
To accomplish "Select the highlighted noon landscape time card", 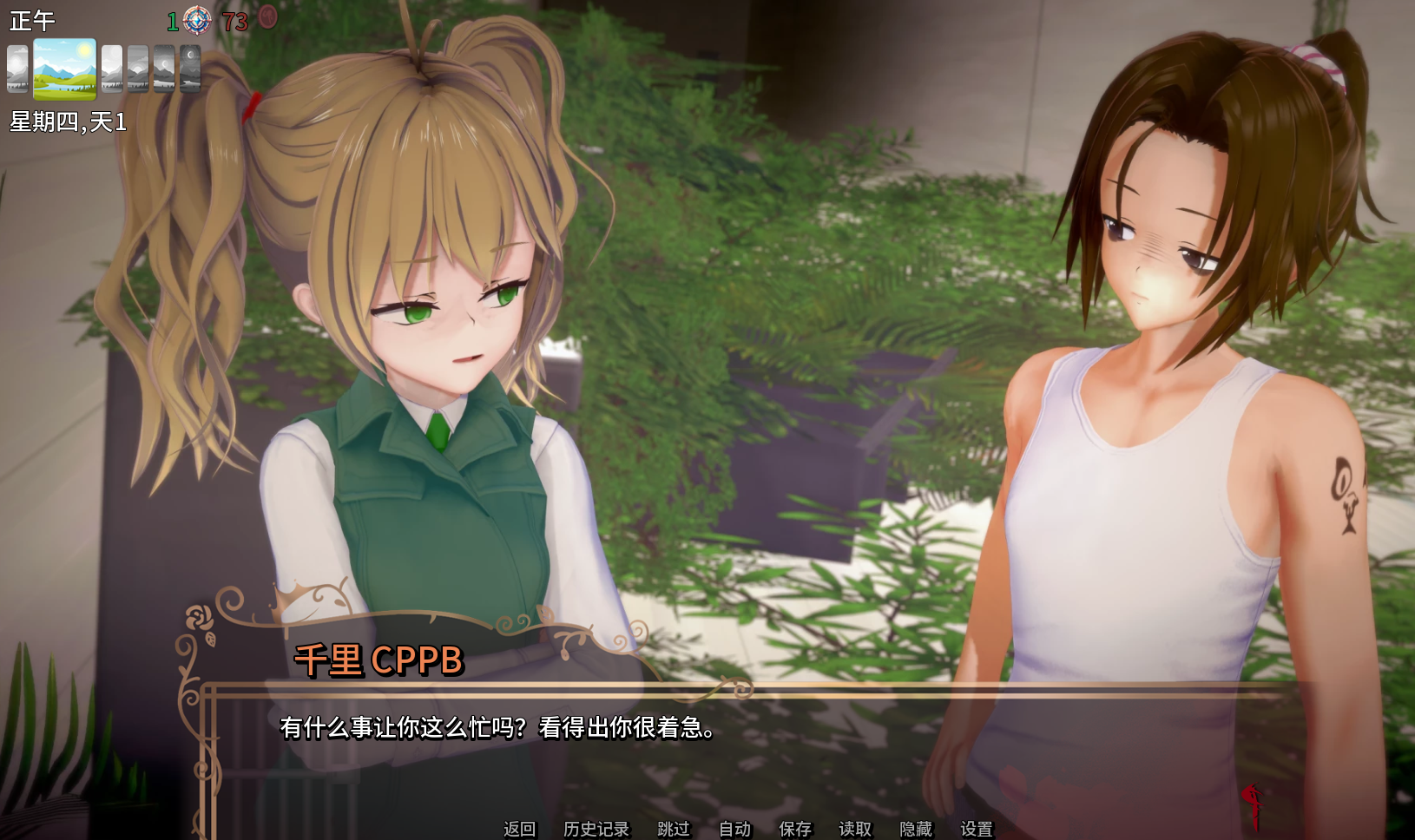I will tap(64, 69).
